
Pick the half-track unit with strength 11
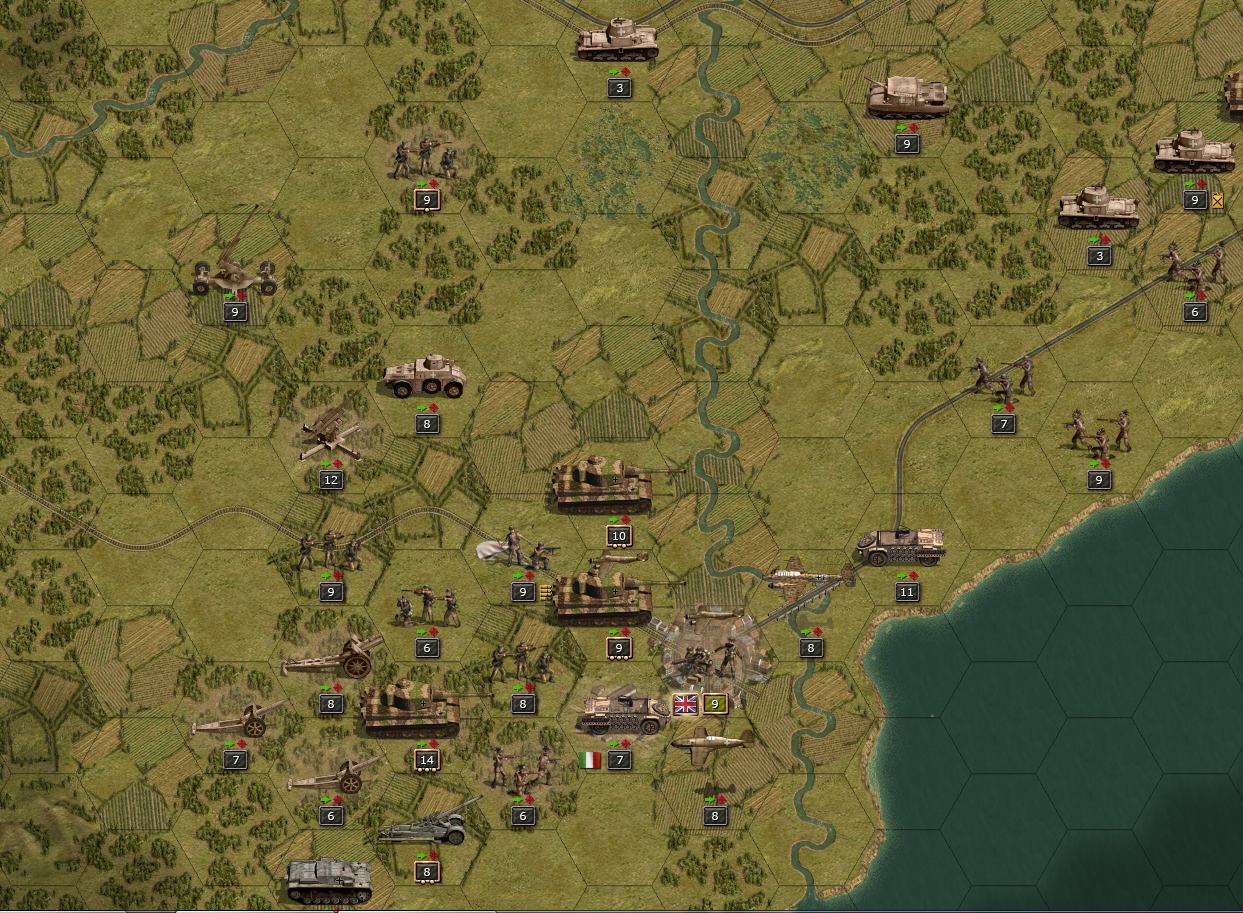900,547
